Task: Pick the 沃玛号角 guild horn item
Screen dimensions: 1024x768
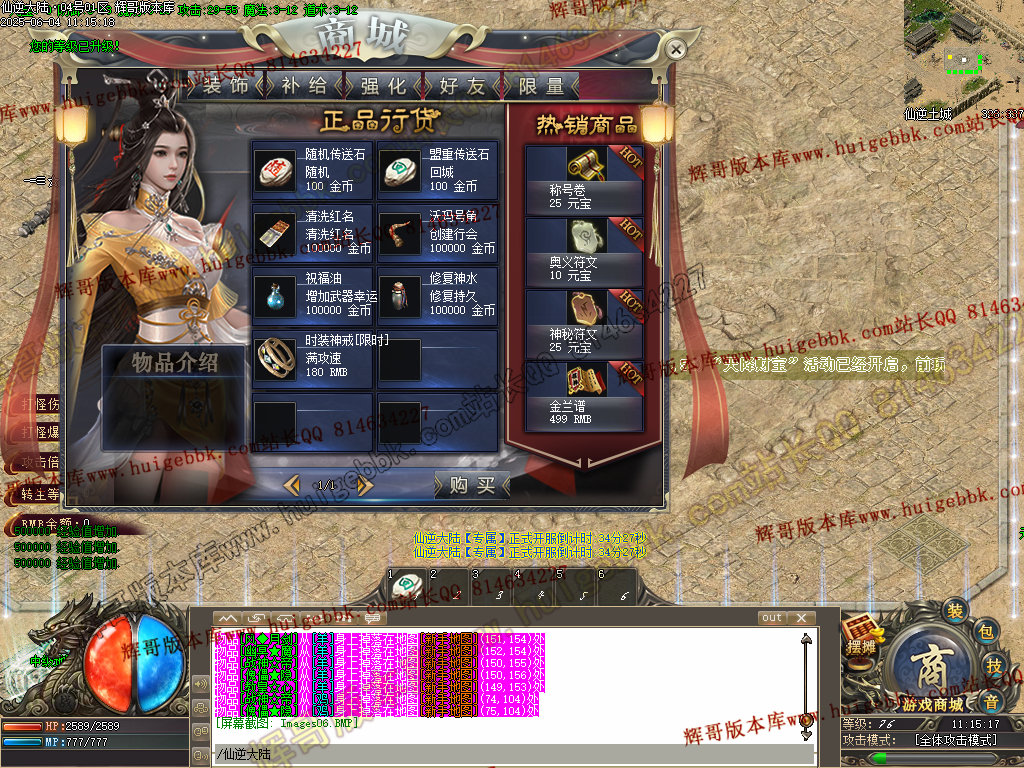Action: tap(437, 233)
